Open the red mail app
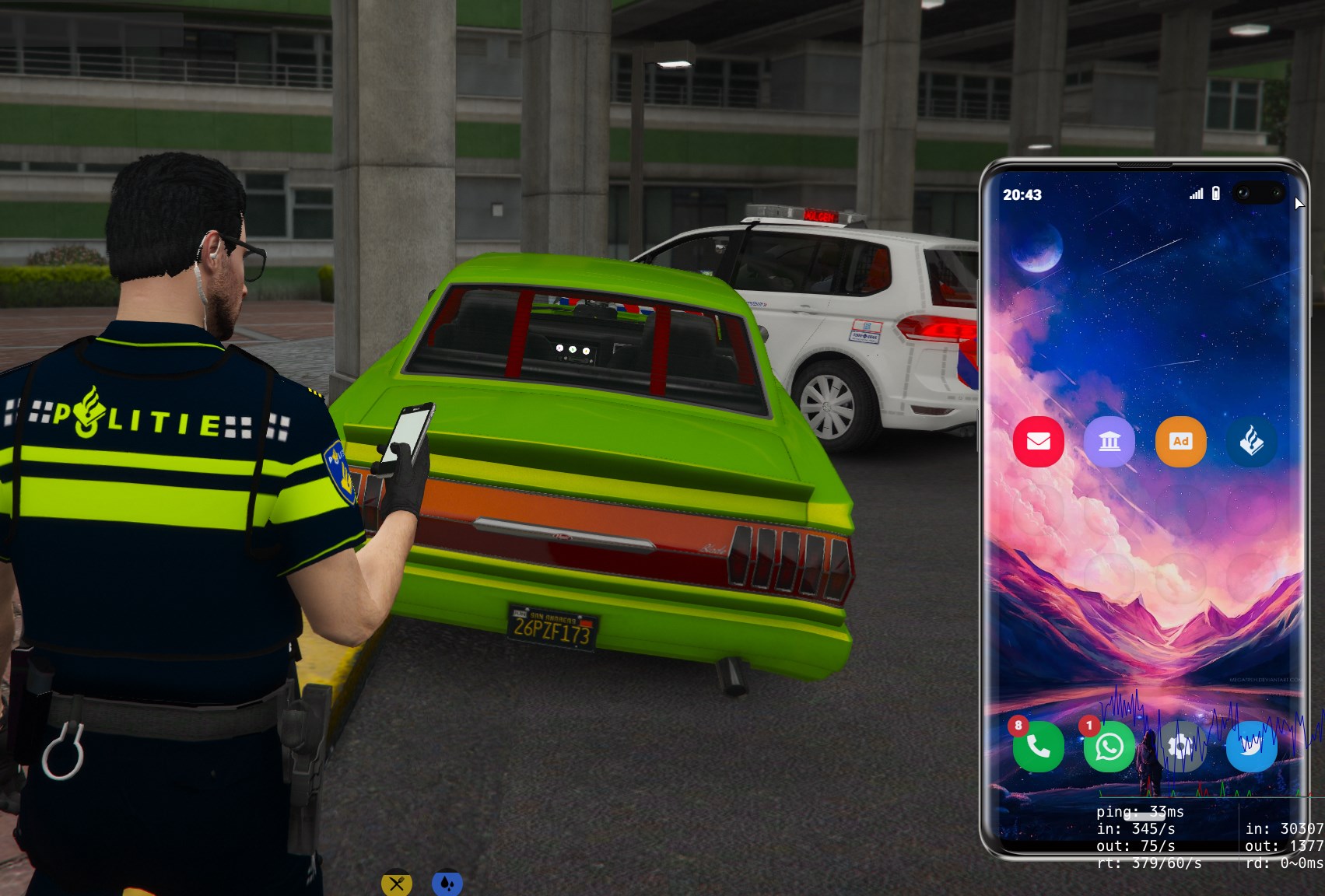 click(1038, 442)
